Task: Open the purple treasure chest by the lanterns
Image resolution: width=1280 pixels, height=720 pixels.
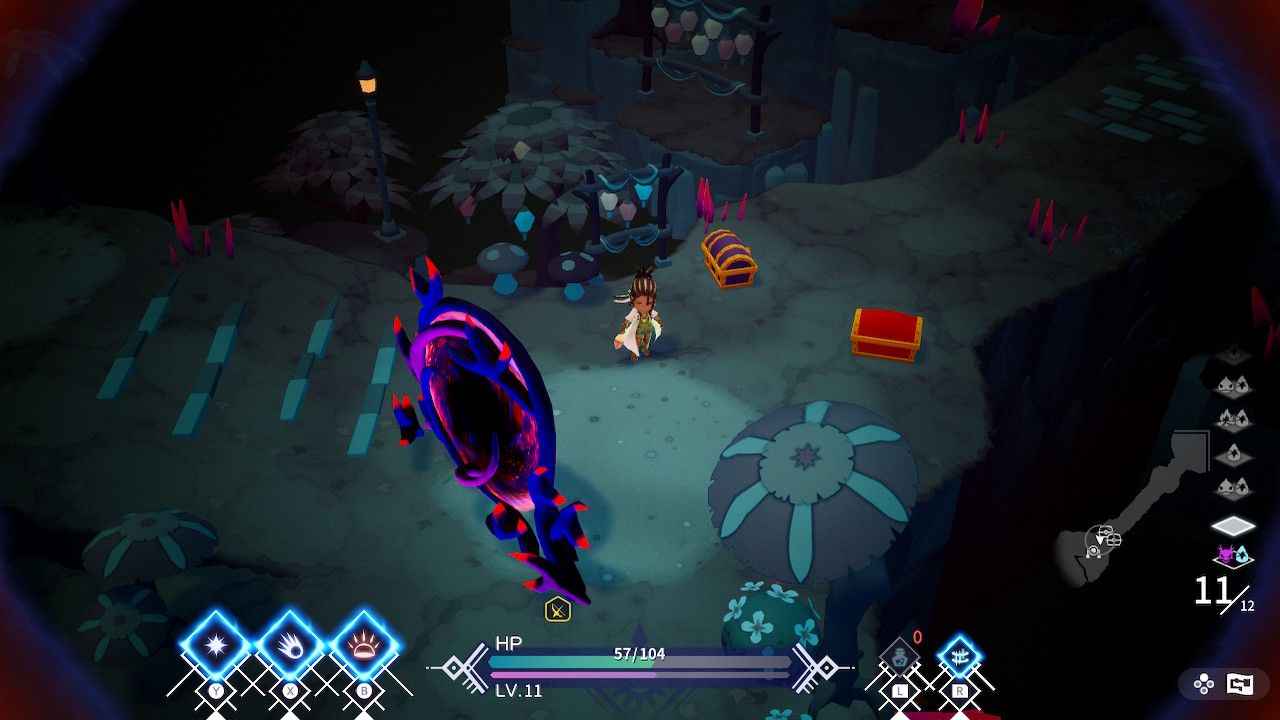Action: pos(729,260)
